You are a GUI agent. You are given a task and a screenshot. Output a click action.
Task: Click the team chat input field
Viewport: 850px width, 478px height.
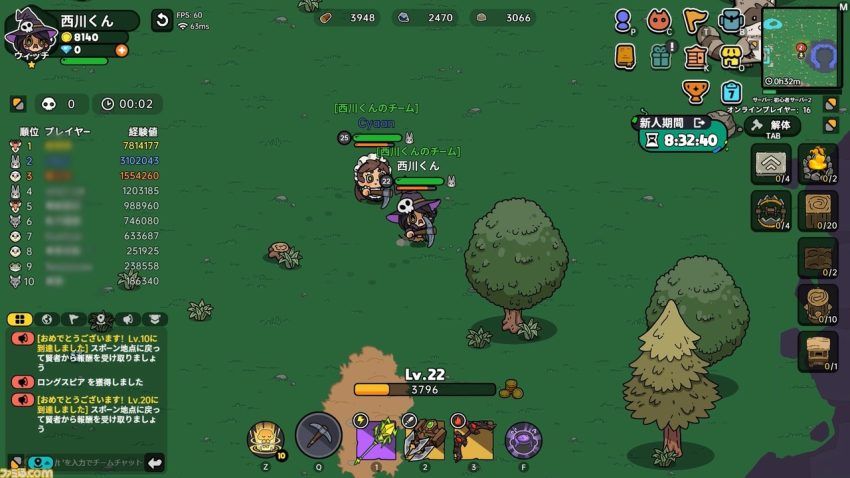coord(95,462)
